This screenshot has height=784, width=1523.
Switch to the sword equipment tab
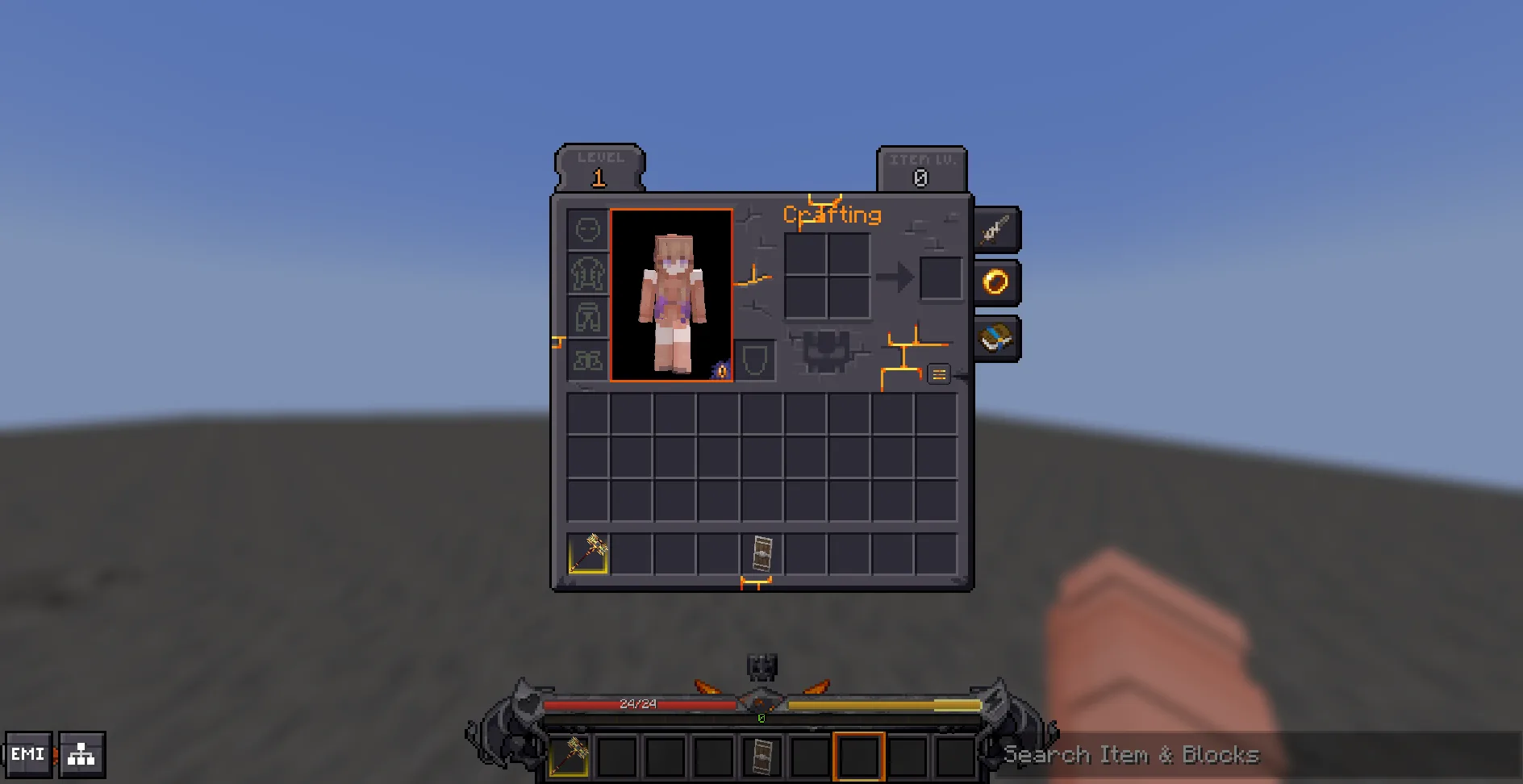coord(995,228)
